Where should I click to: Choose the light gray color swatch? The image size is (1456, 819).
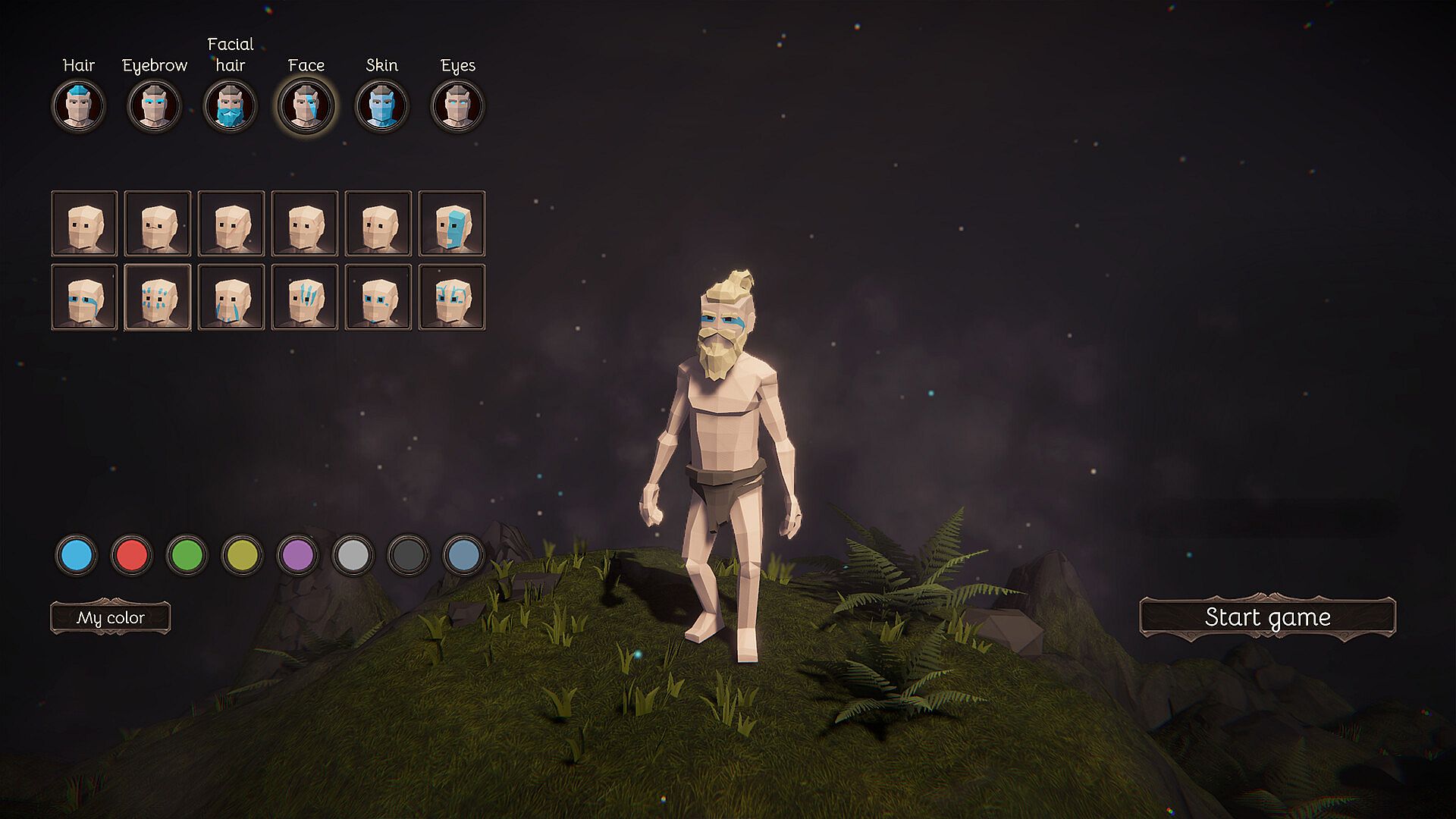(353, 555)
